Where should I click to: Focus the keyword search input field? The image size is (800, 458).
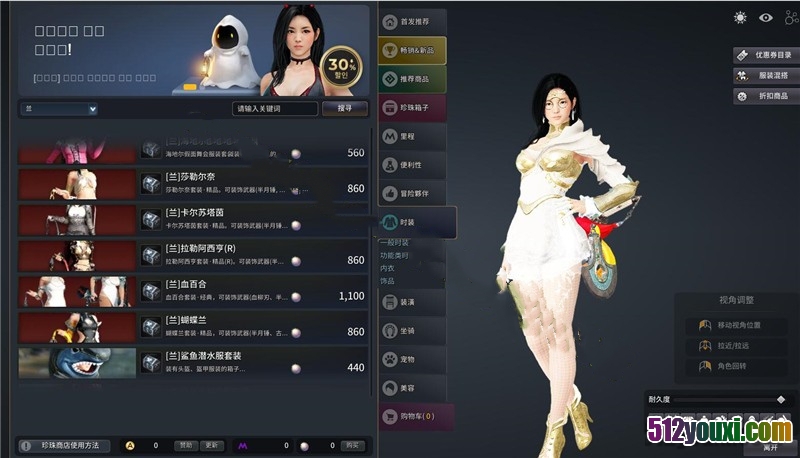tap(275, 108)
